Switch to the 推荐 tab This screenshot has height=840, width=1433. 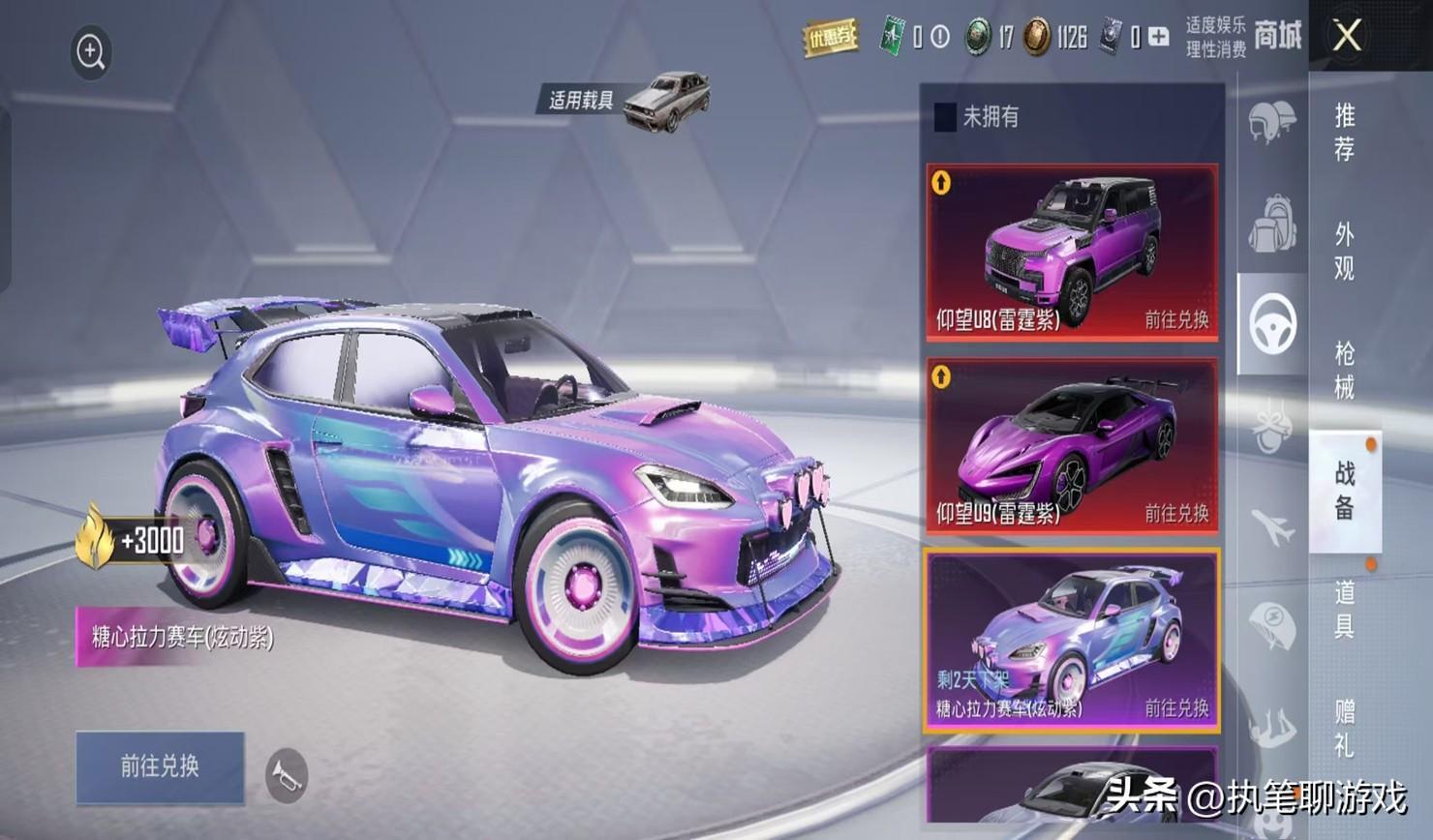point(1344,133)
